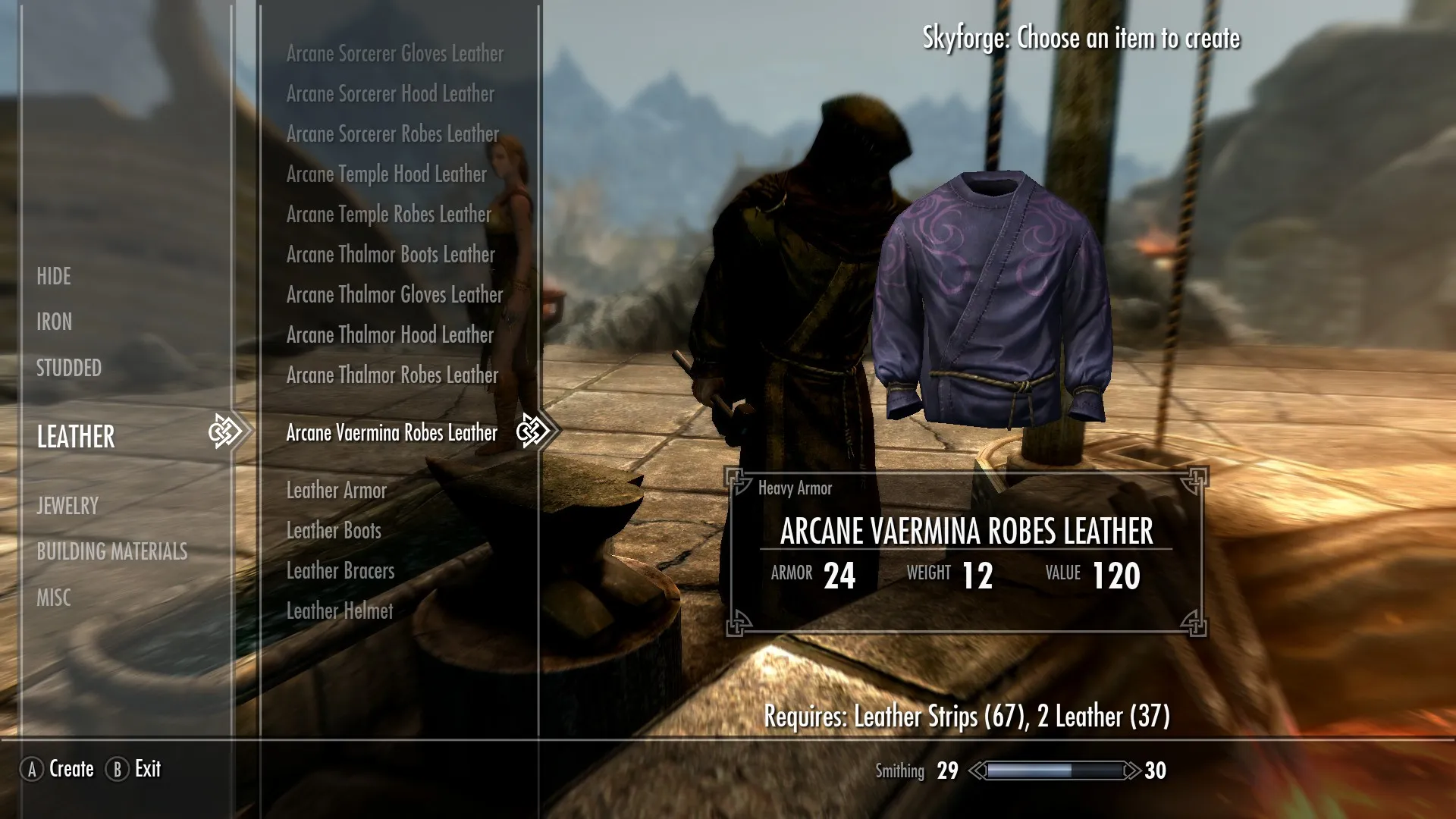Click the highlighted Arcane Vaermina Robes Leather entry
Viewport: 1456px width, 819px height.
[x=391, y=433]
